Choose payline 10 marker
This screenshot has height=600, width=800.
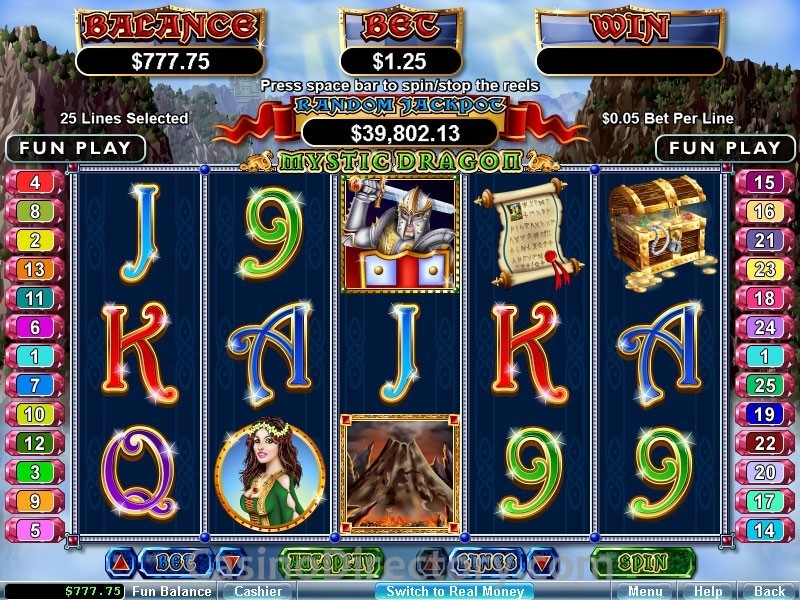point(35,414)
